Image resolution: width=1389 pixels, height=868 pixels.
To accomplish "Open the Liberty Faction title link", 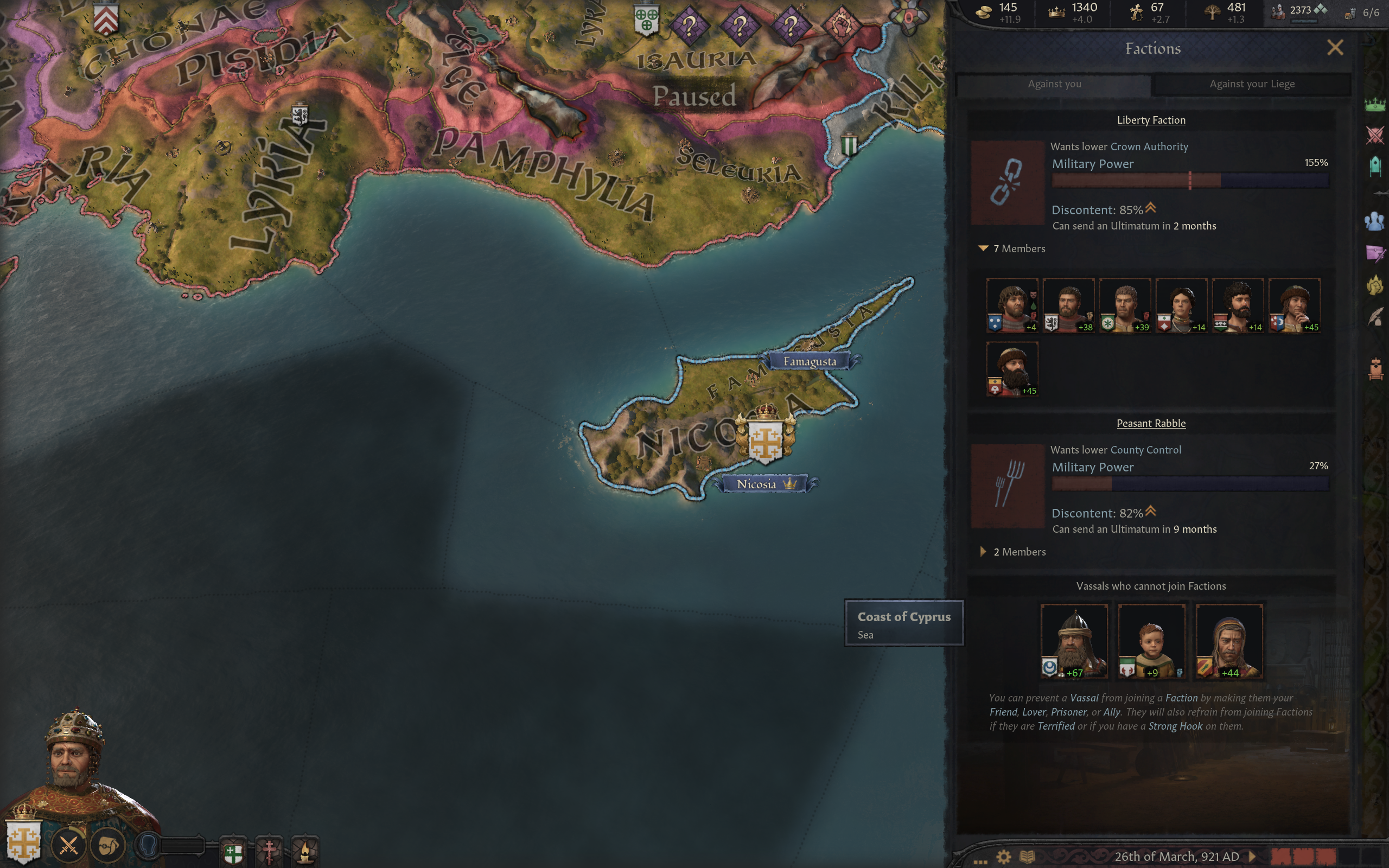I will [1151, 120].
